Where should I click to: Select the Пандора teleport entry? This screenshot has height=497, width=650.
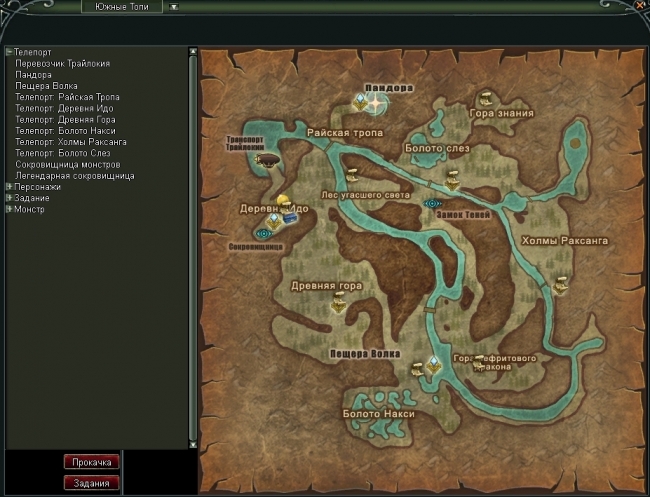point(33,75)
